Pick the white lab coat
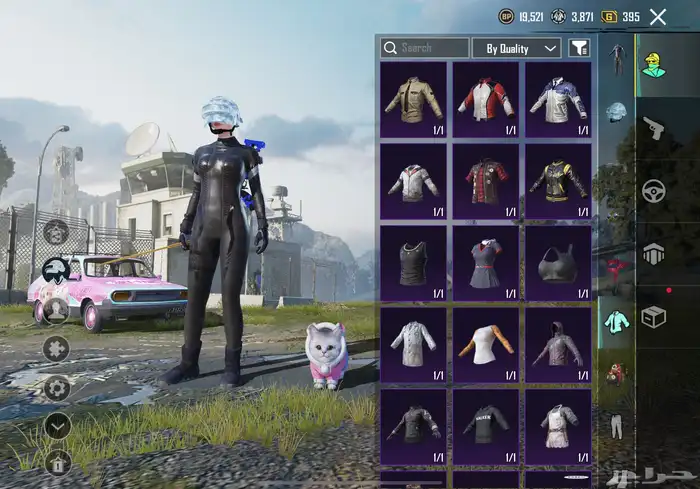Image resolution: width=700 pixels, height=489 pixels. 413,344
